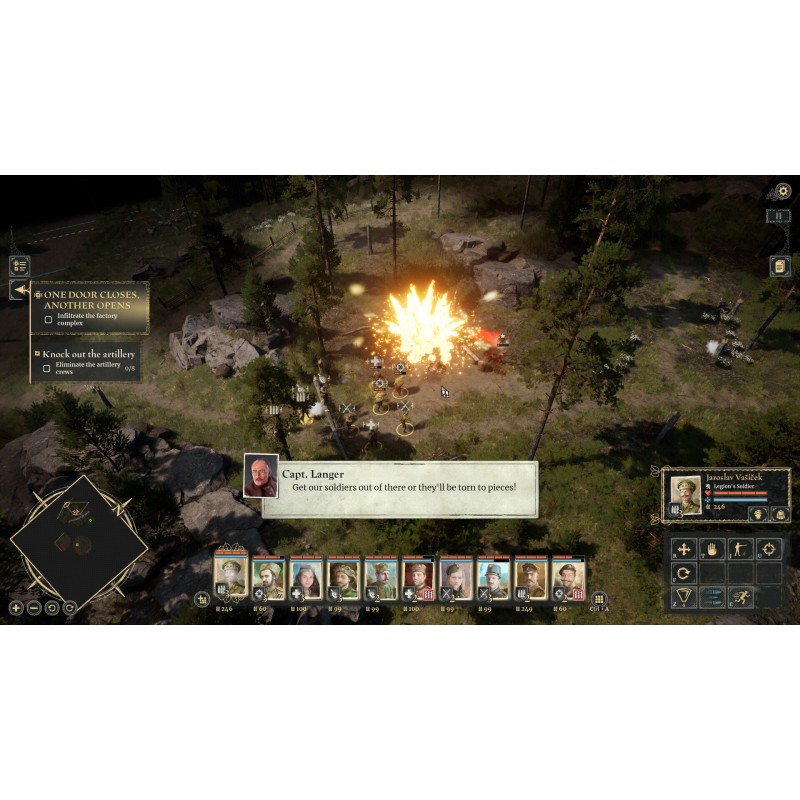Select the 'Knock out the artillery' objective
The image size is (800, 800).
click(x=88, y=354)
